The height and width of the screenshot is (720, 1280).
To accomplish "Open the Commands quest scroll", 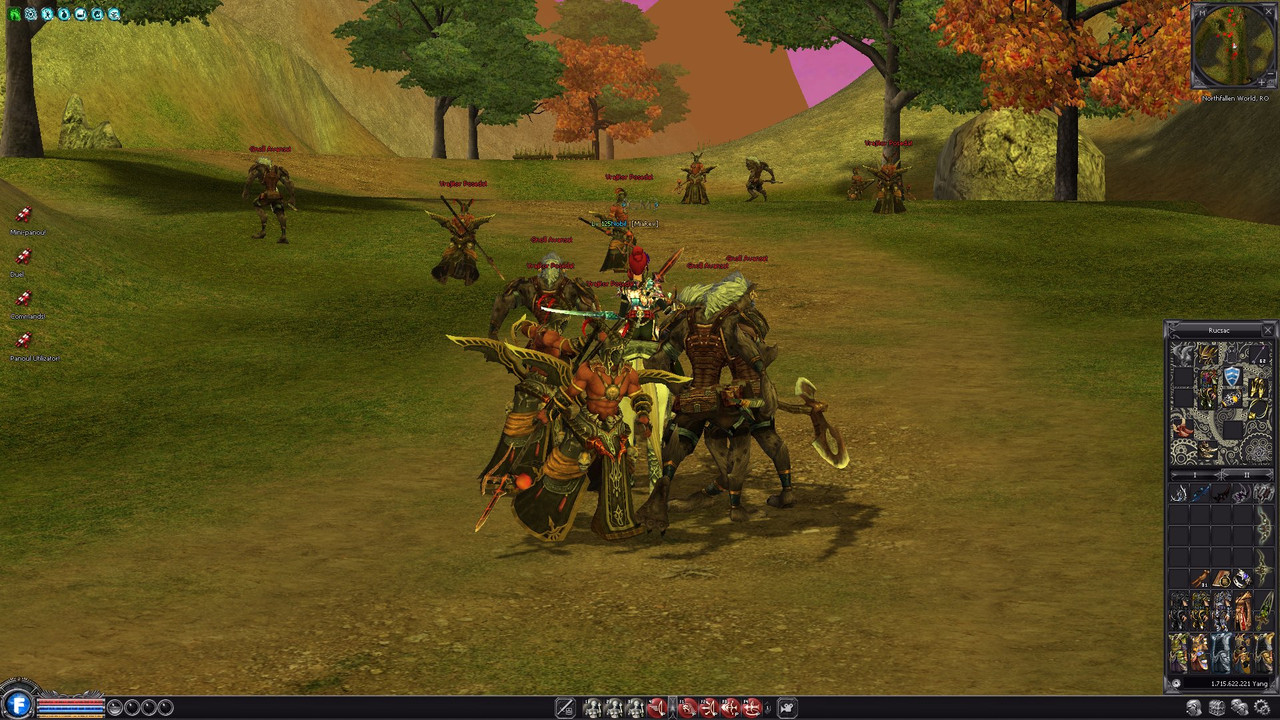I will (23, 299).
